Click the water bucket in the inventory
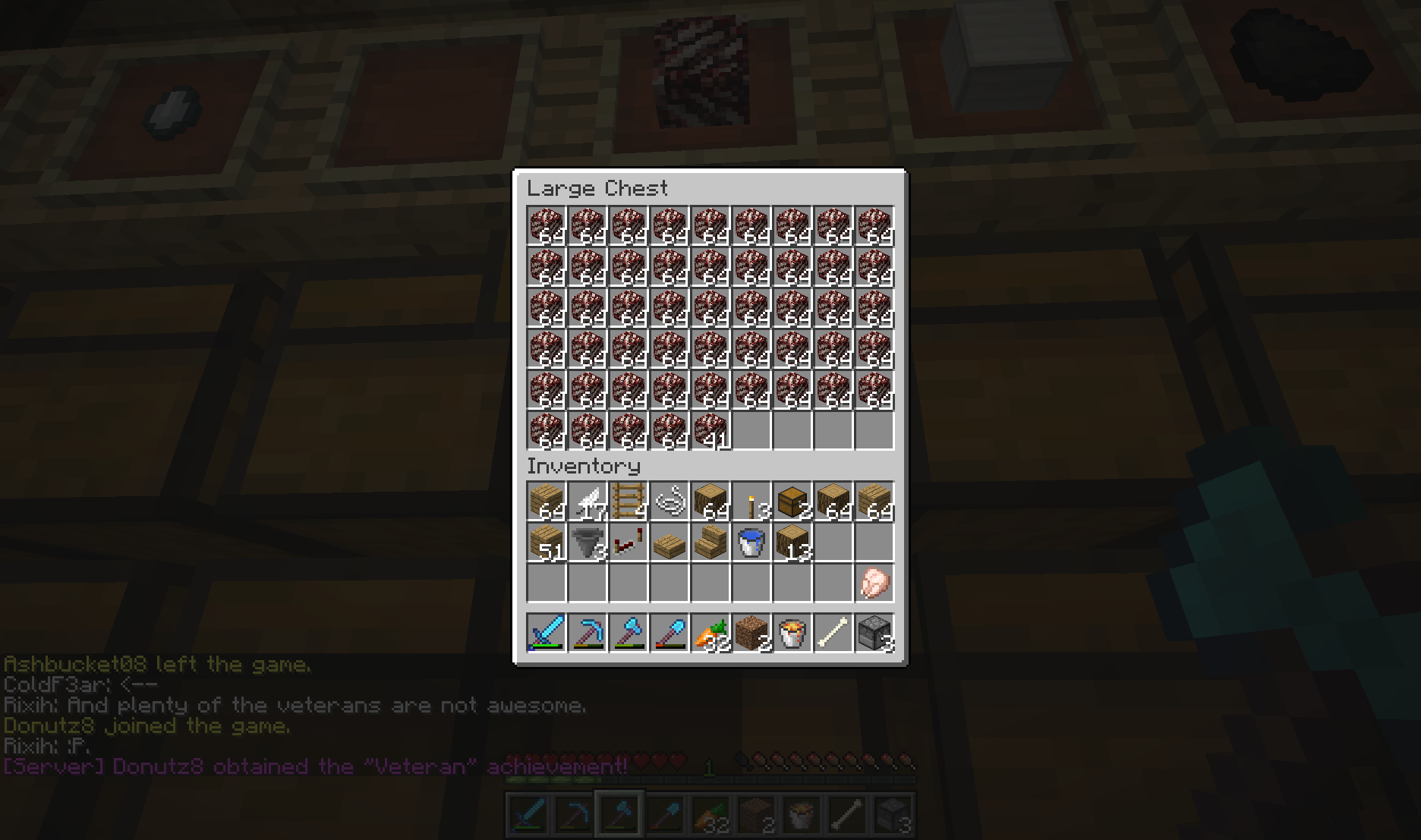Screen dimensions: 1421x840 (x=751, y=542)
